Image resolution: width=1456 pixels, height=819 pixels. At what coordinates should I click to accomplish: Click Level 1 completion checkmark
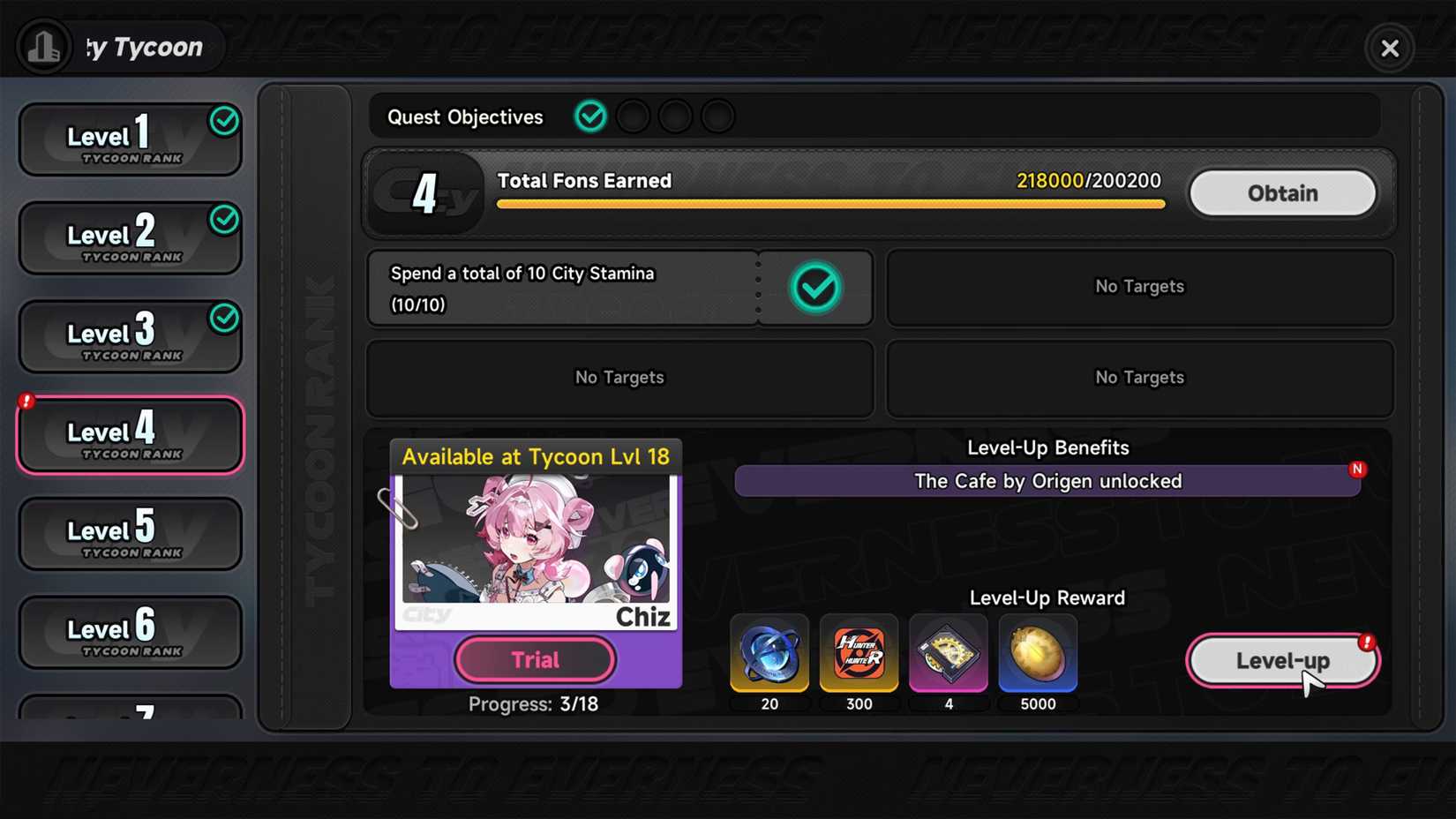click(226, 120)
